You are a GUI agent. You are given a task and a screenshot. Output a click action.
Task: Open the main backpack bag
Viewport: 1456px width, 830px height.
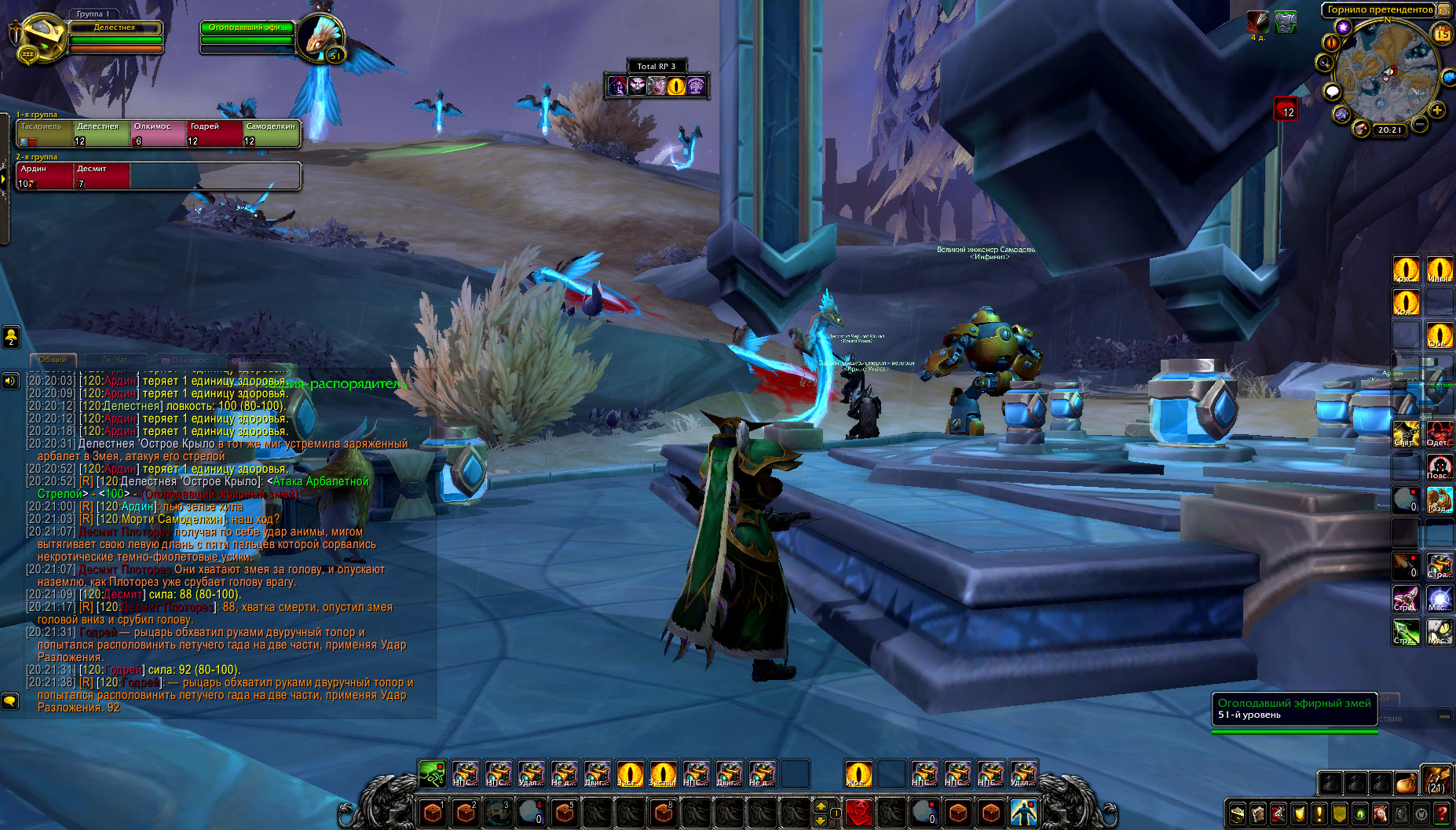[x=1436, y=781]
